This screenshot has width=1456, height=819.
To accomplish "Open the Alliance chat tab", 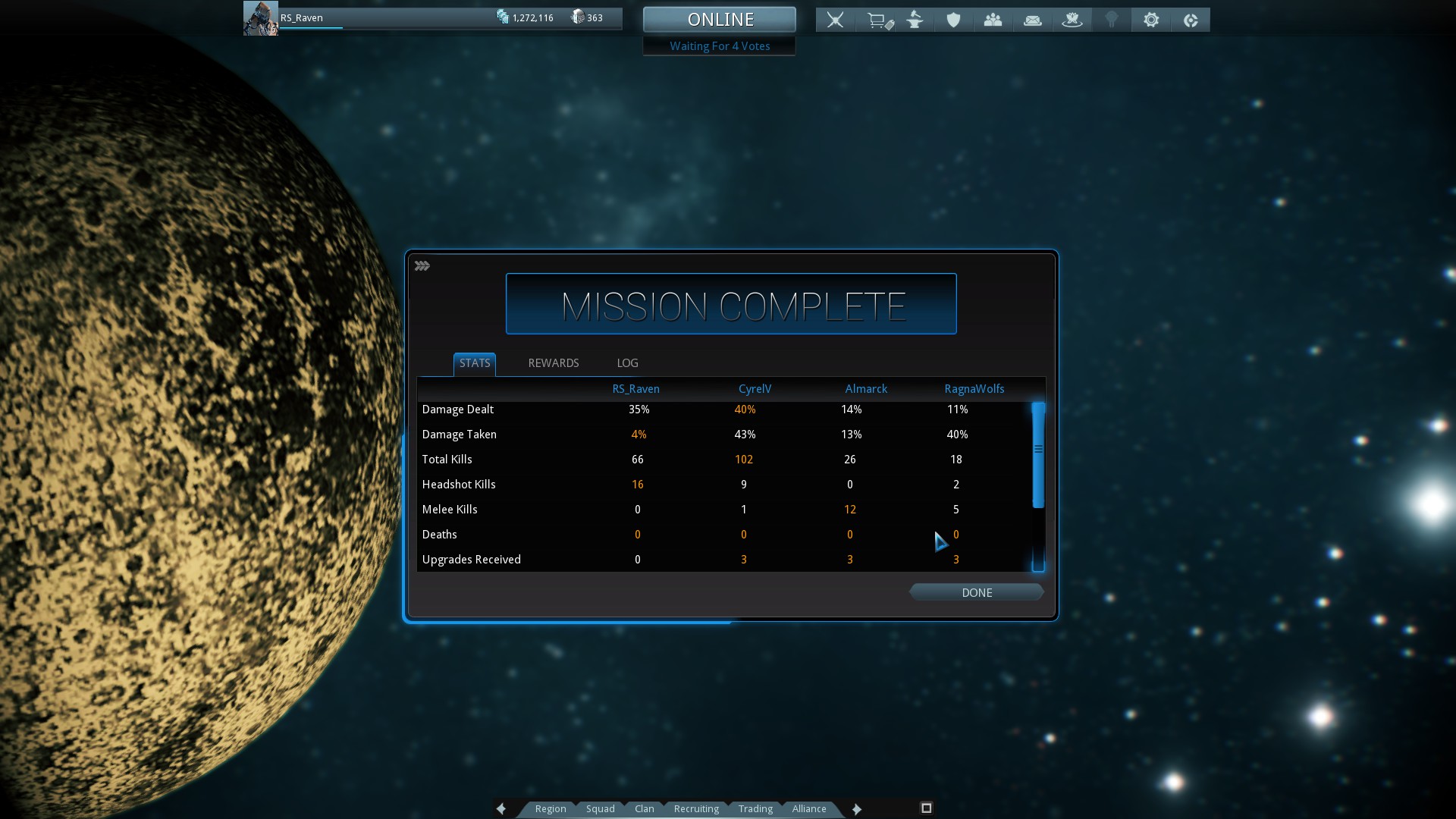I will (809, 808).
